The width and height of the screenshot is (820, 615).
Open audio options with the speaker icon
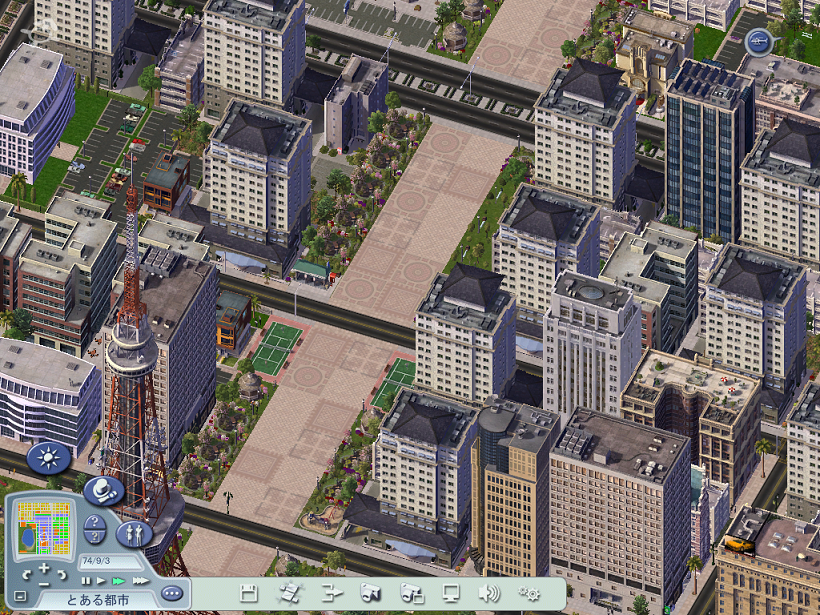pyautogui.click(x=488, y=593)
